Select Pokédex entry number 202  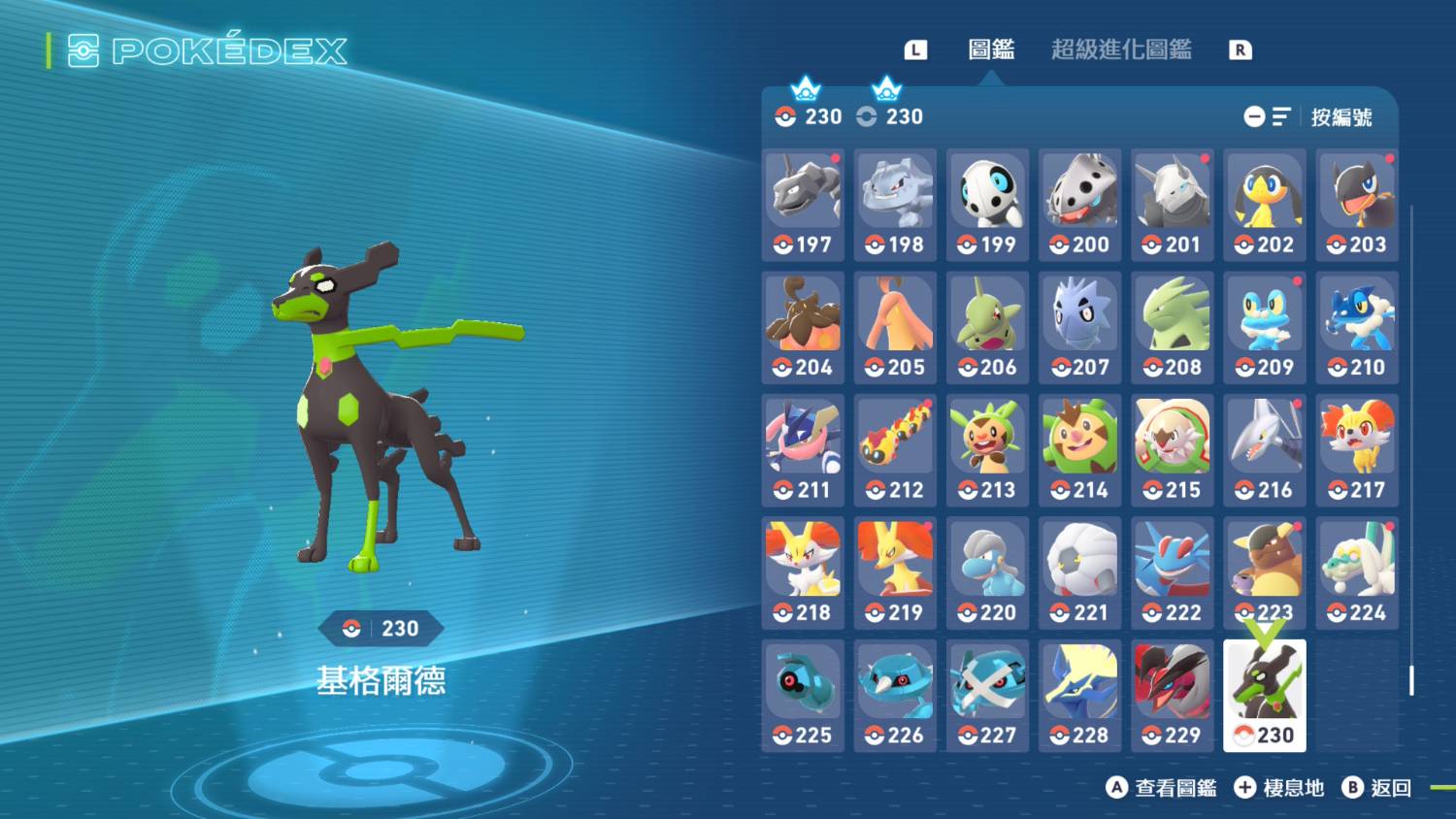click(1264, 205)
